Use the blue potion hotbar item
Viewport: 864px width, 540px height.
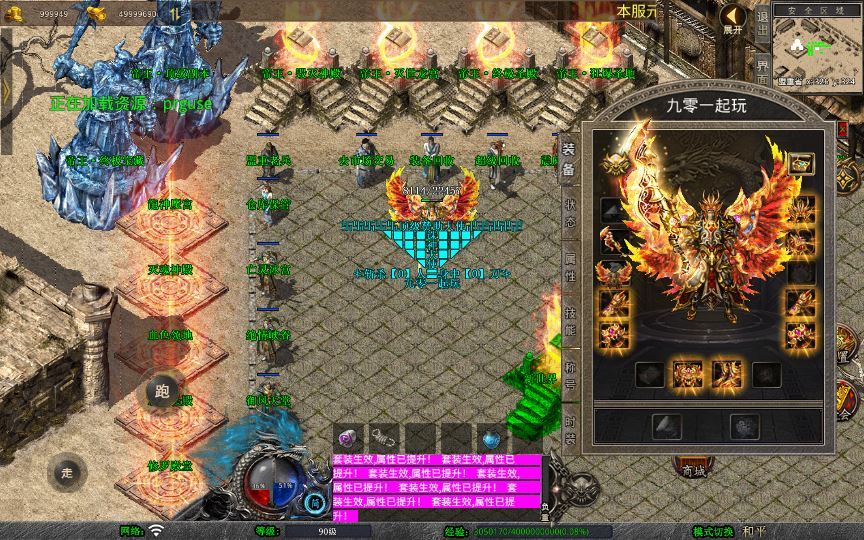(491, 438)
